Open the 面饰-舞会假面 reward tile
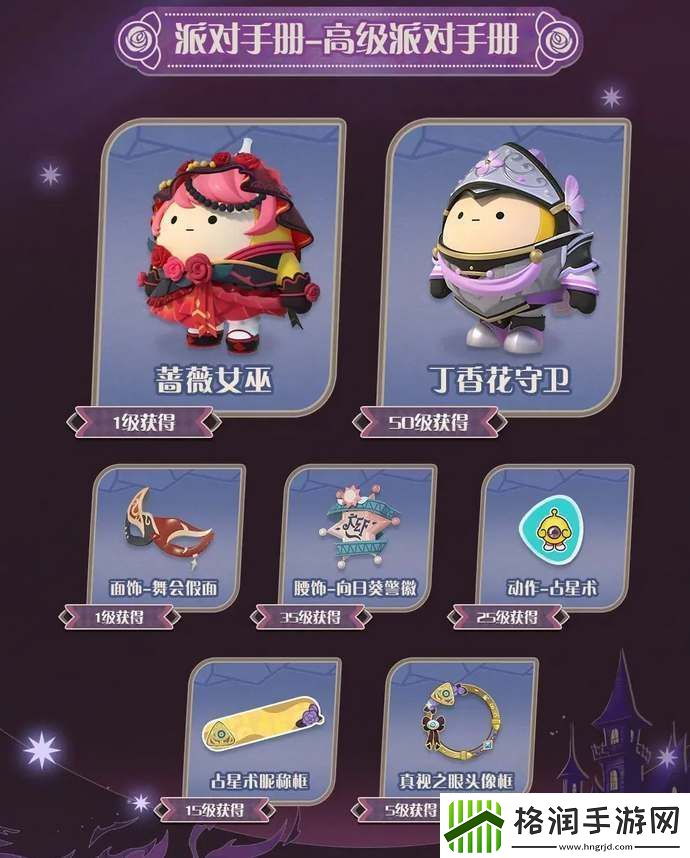 tap(168, 536)
